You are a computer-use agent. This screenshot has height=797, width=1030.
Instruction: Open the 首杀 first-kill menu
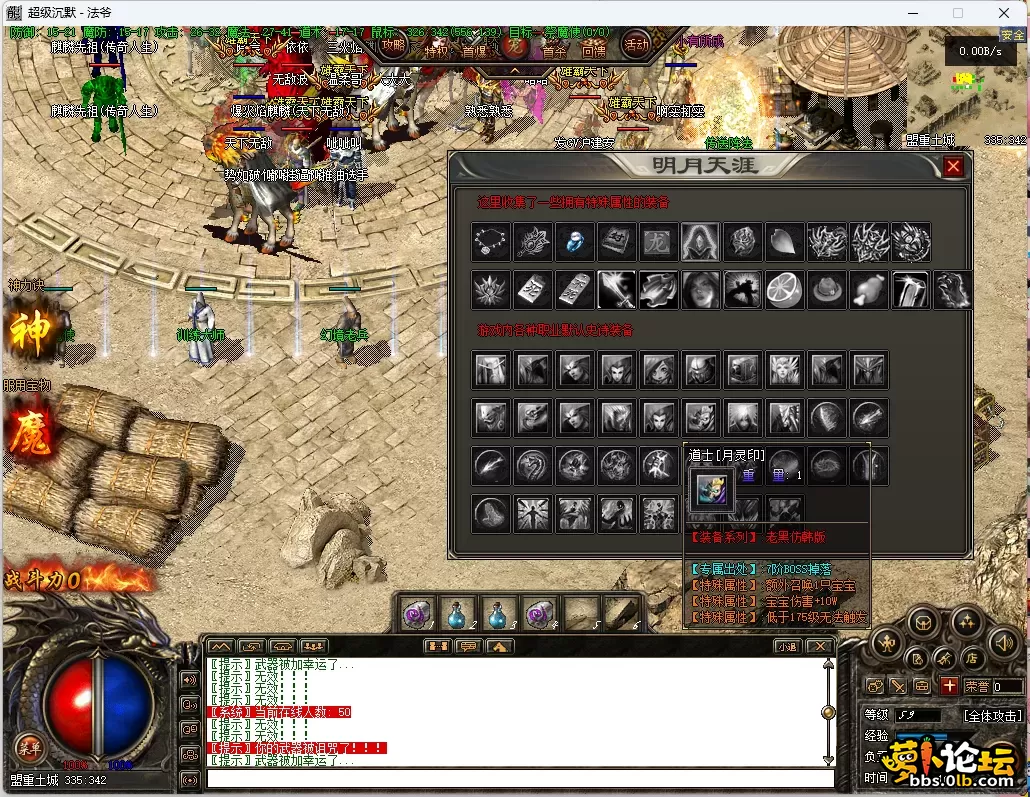click(x=553, y=50)
